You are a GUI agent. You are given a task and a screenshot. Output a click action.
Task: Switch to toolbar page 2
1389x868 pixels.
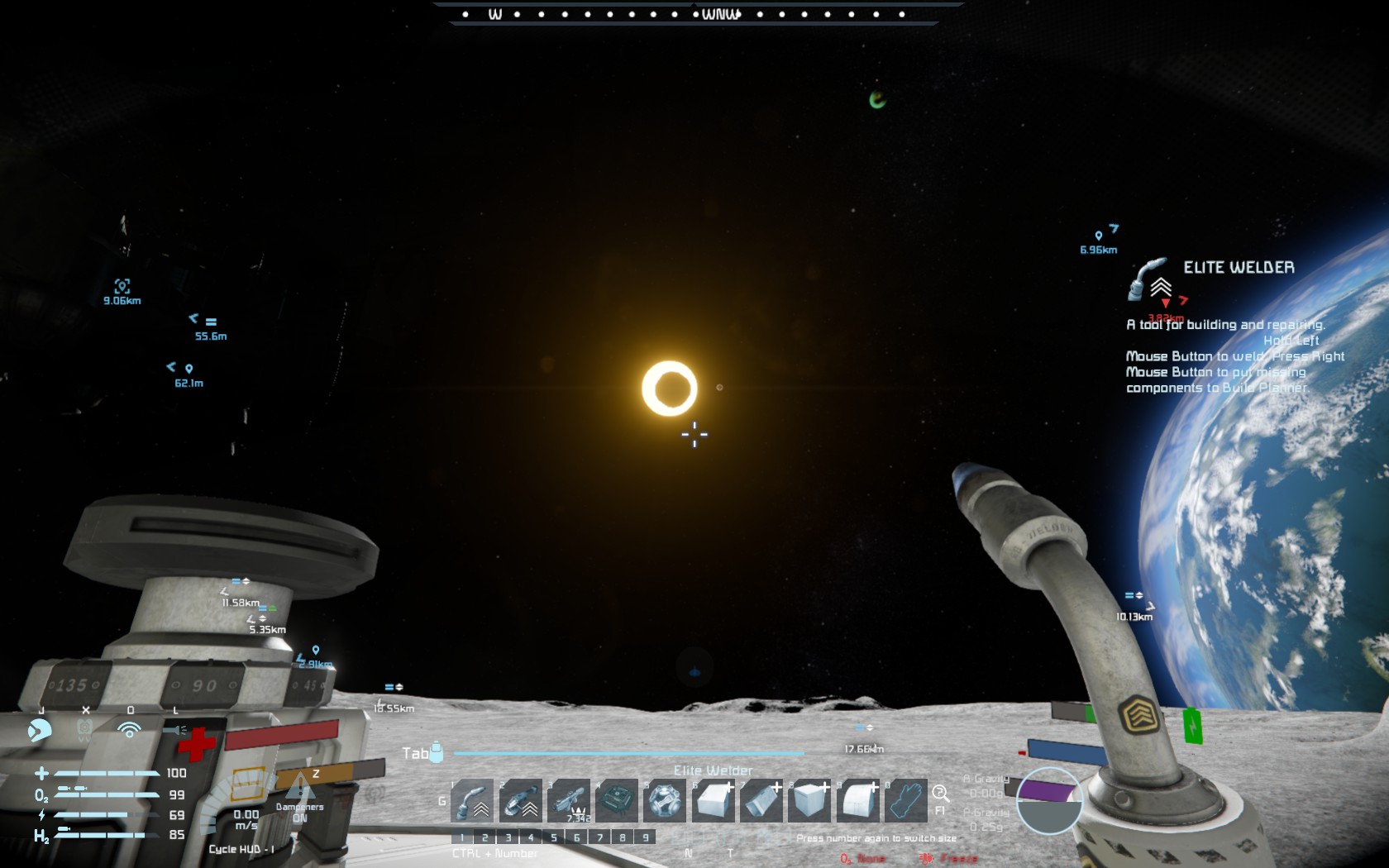tap(485, 837)
